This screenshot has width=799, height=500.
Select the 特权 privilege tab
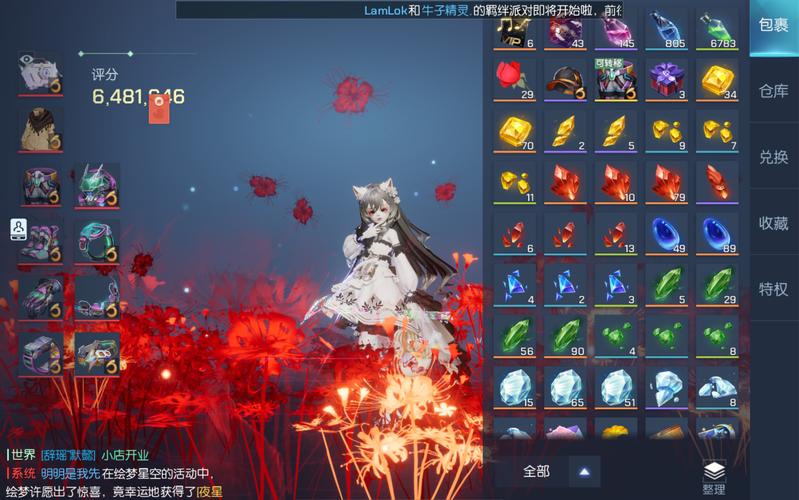[773, 289]
